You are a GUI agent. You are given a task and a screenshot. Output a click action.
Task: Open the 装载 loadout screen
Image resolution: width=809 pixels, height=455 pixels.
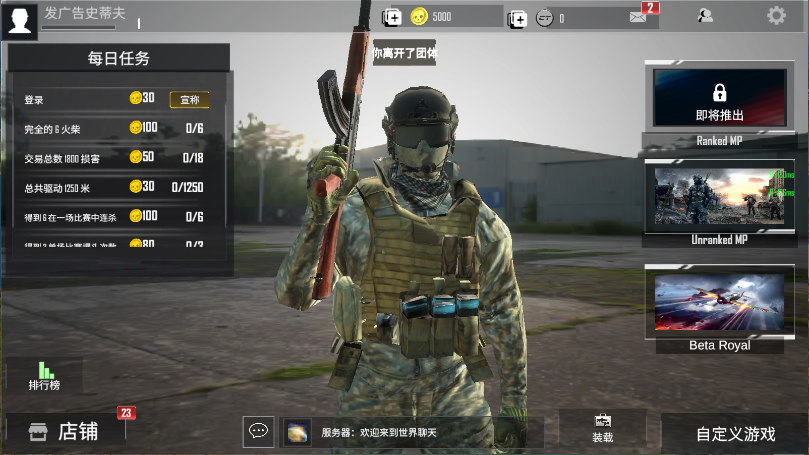(x=602, y=428)
